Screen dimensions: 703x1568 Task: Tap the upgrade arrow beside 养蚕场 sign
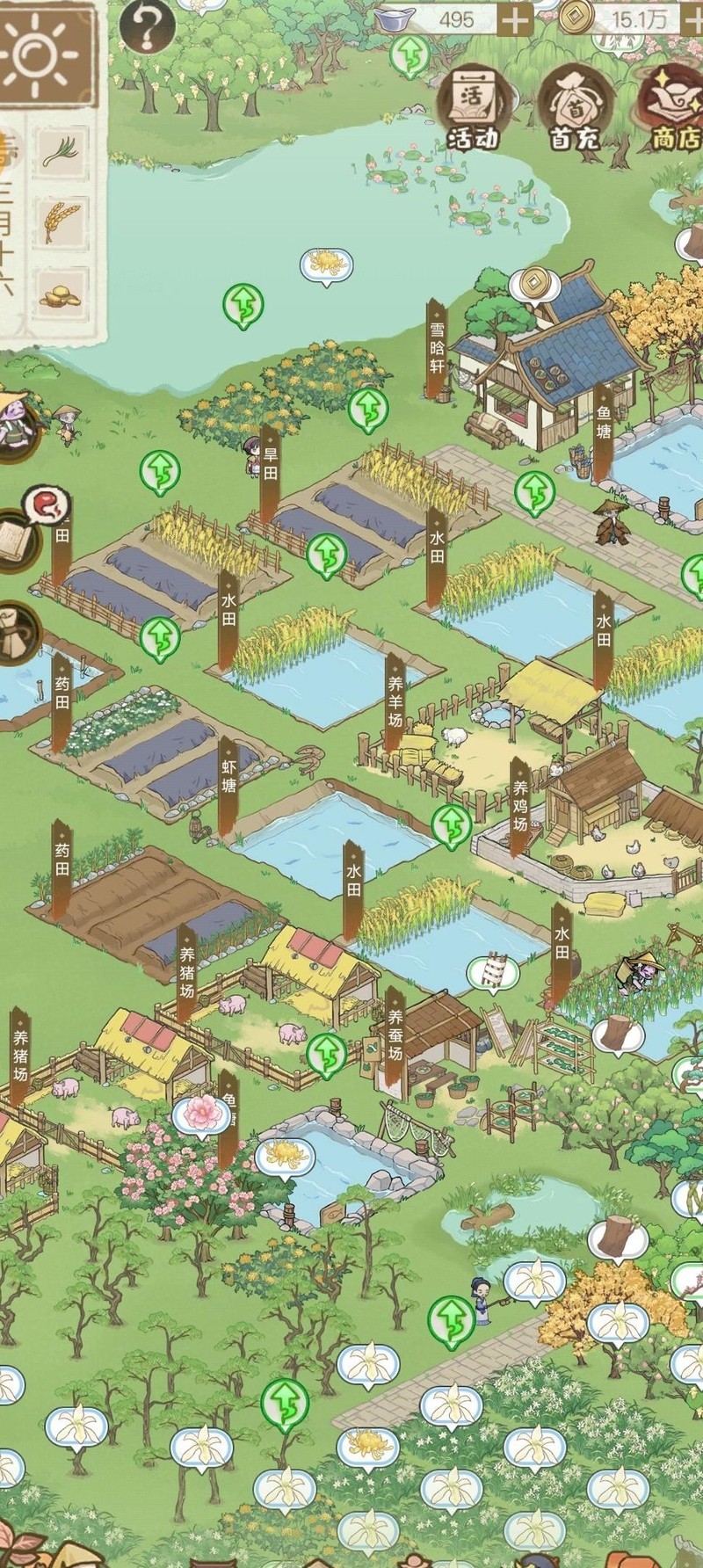pos(327,1052)
